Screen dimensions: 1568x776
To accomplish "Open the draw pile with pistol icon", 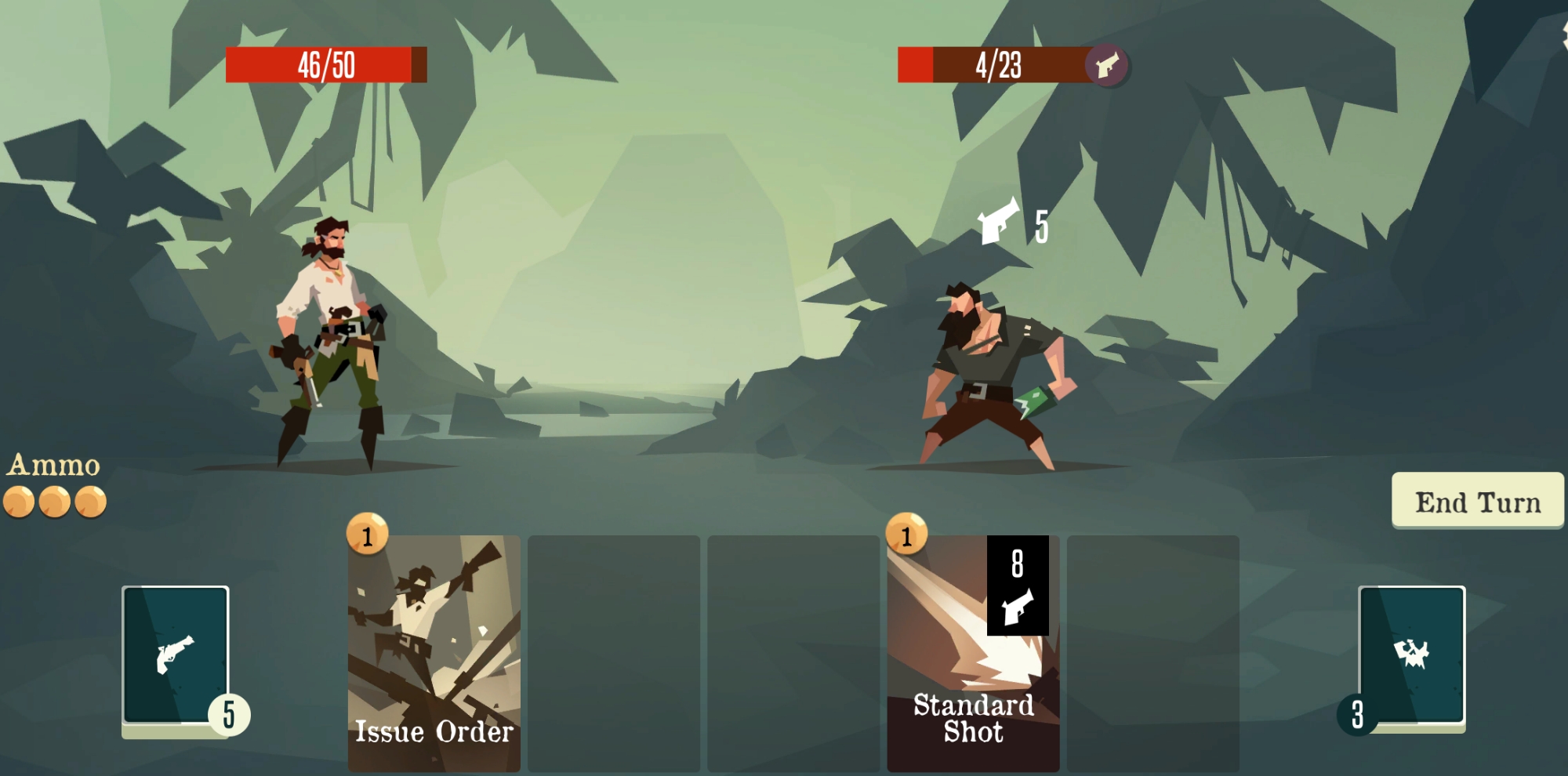I will pos(176,655).
